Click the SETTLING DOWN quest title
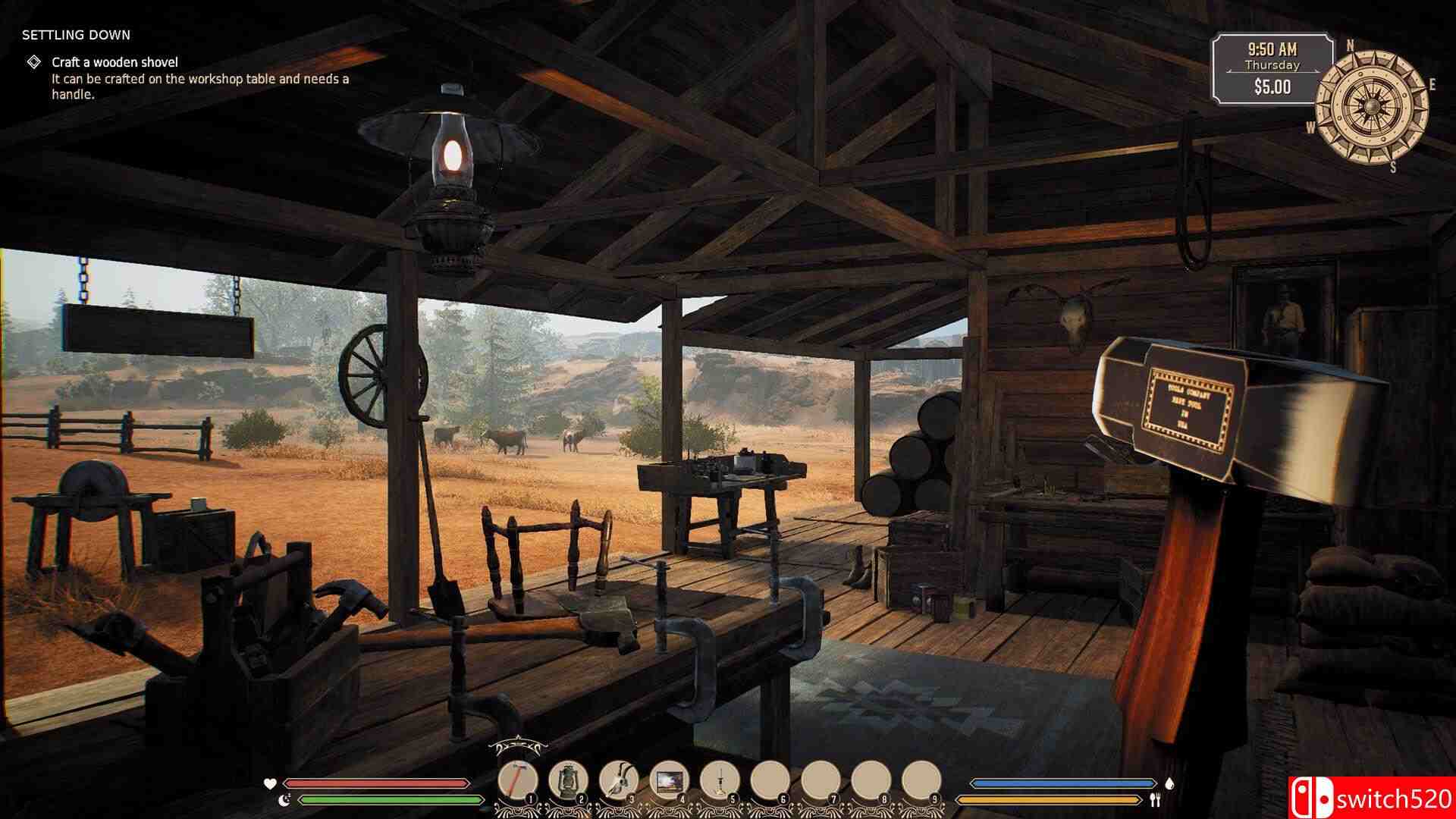The image size is (1456, 819). [x=76, y=34]
